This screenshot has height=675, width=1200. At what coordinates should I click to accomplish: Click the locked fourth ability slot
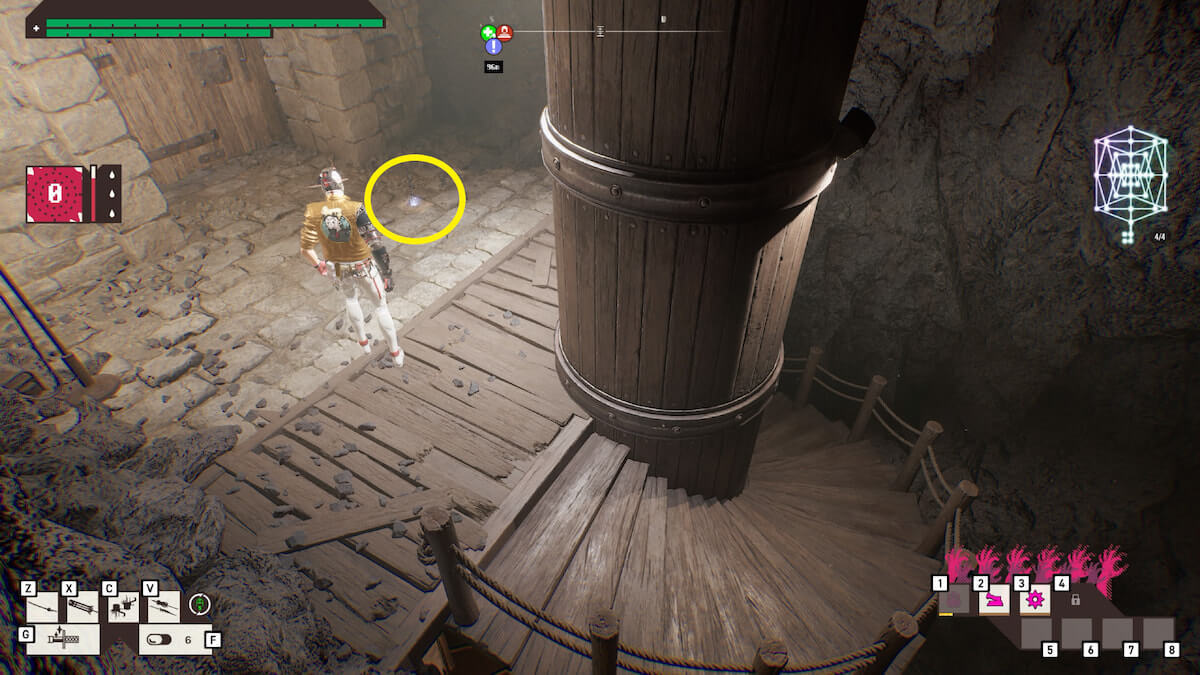click(x=1075, y=600)
